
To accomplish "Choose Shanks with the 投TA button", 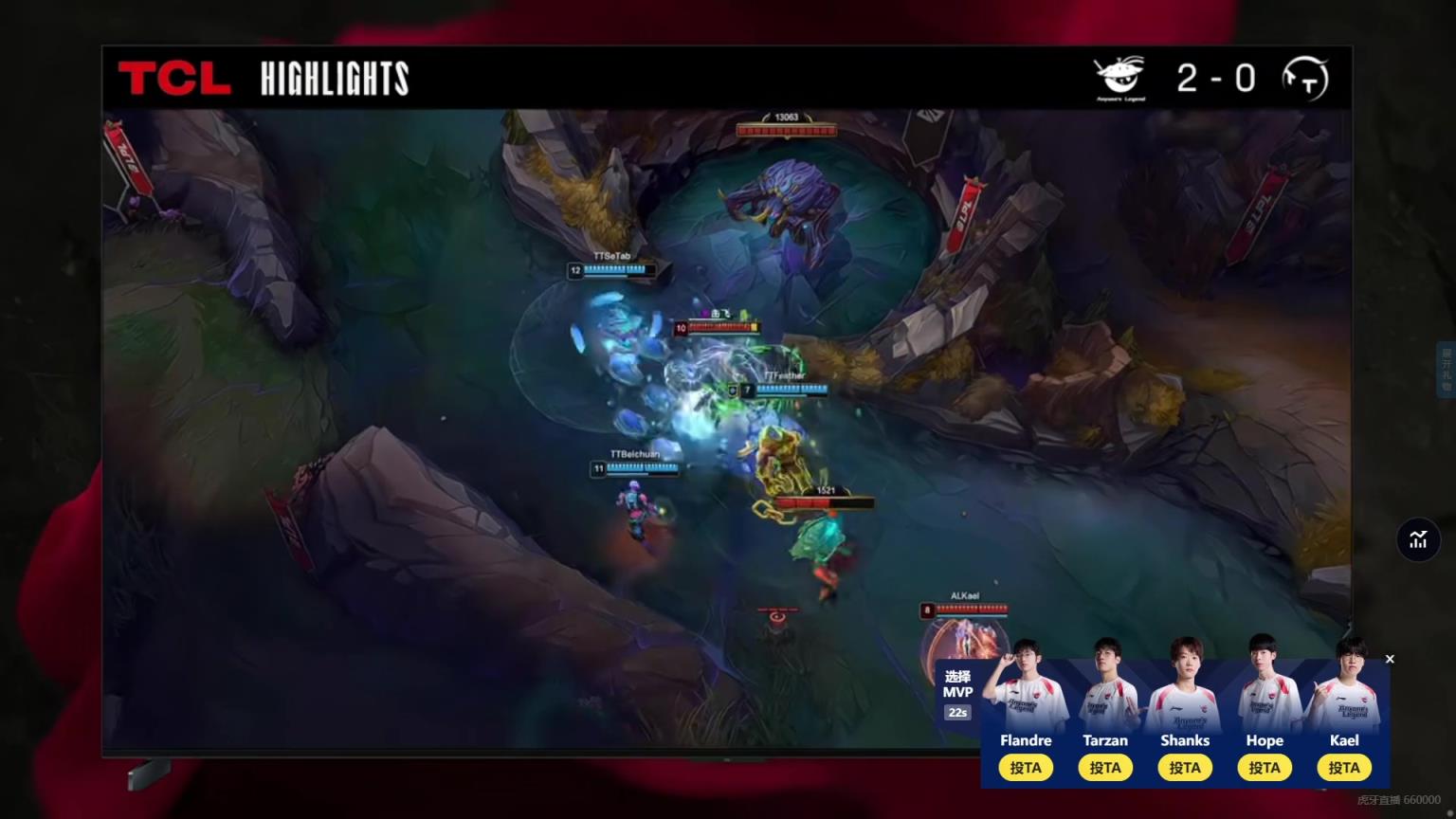I will pyautogui.click(x=1185, y=768).
